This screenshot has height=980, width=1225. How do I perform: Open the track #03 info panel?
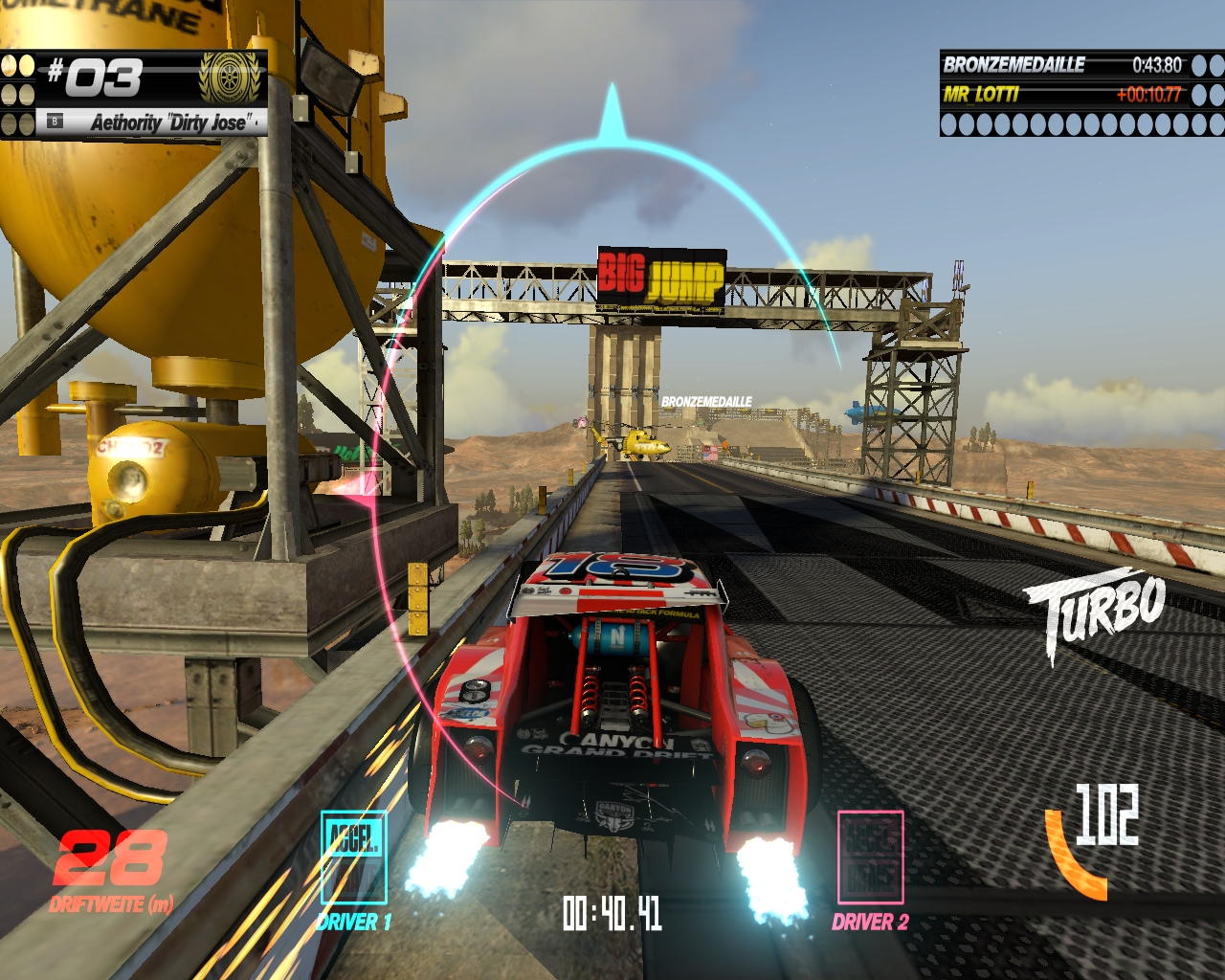[x=134, y=94]
